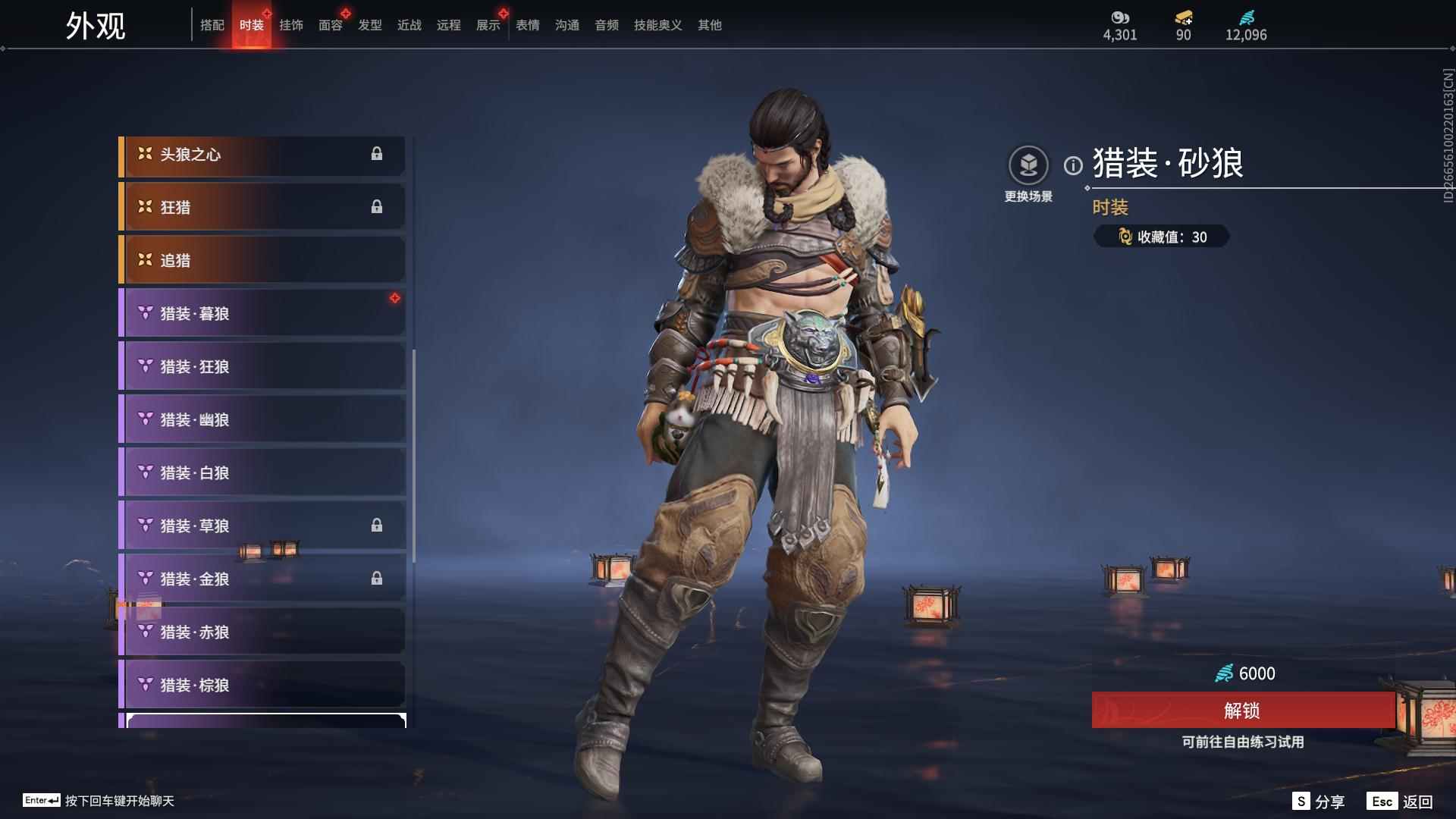1456x819 pixels.
Task: Click the lock icon on 猎装·金狼
Action: coord(378,578)
